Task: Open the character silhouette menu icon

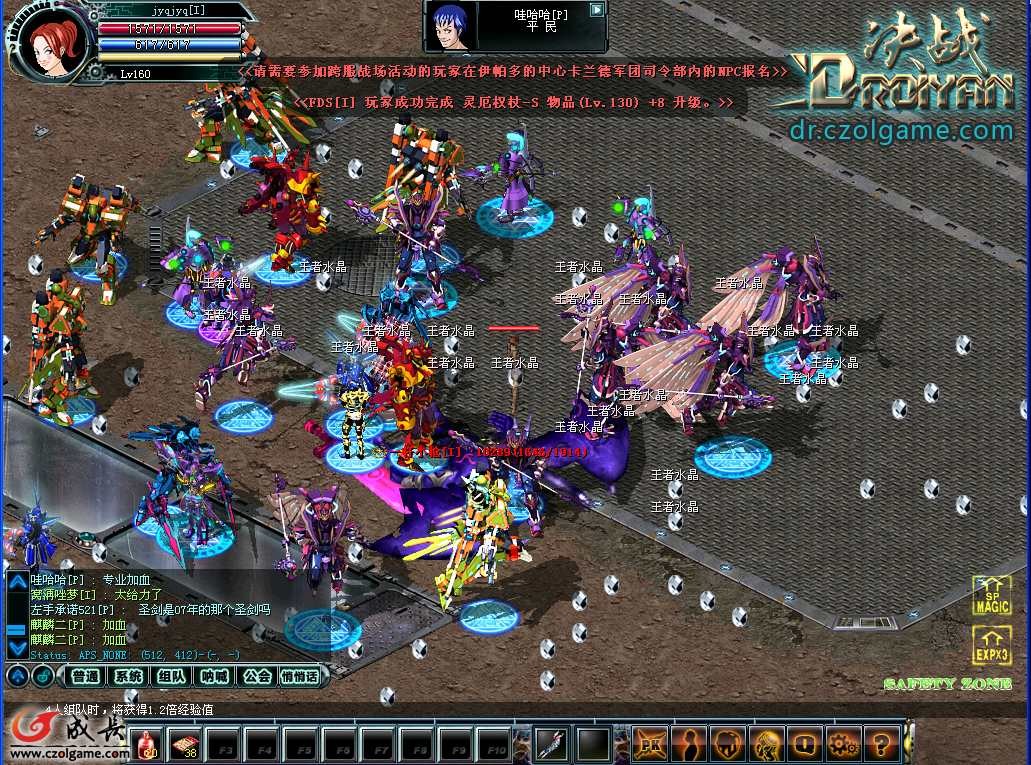Action: (689, 744)
